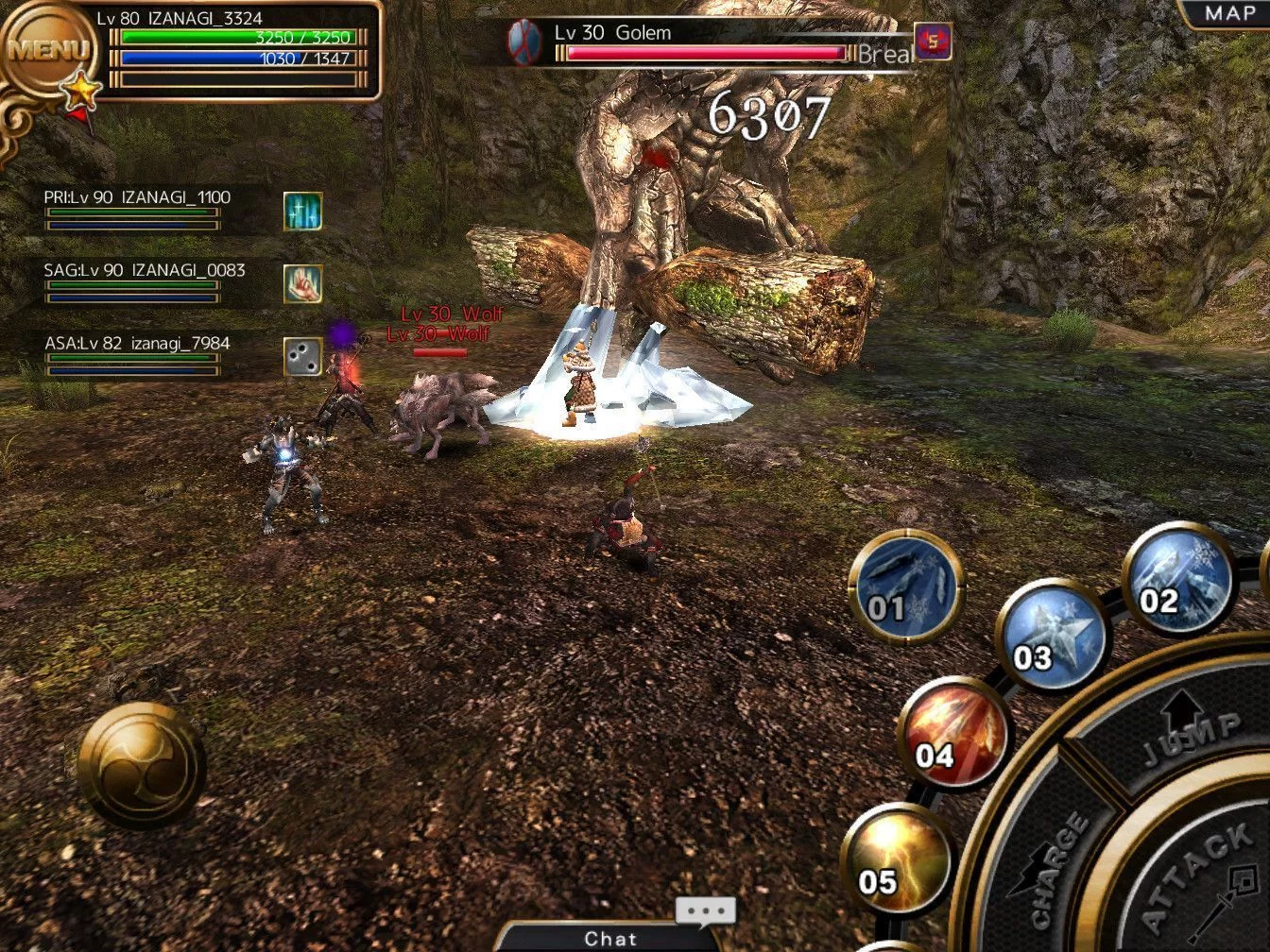1270x952 pixels.
Task: Click the Golem target portrait icon
Action: pos(524,42)
